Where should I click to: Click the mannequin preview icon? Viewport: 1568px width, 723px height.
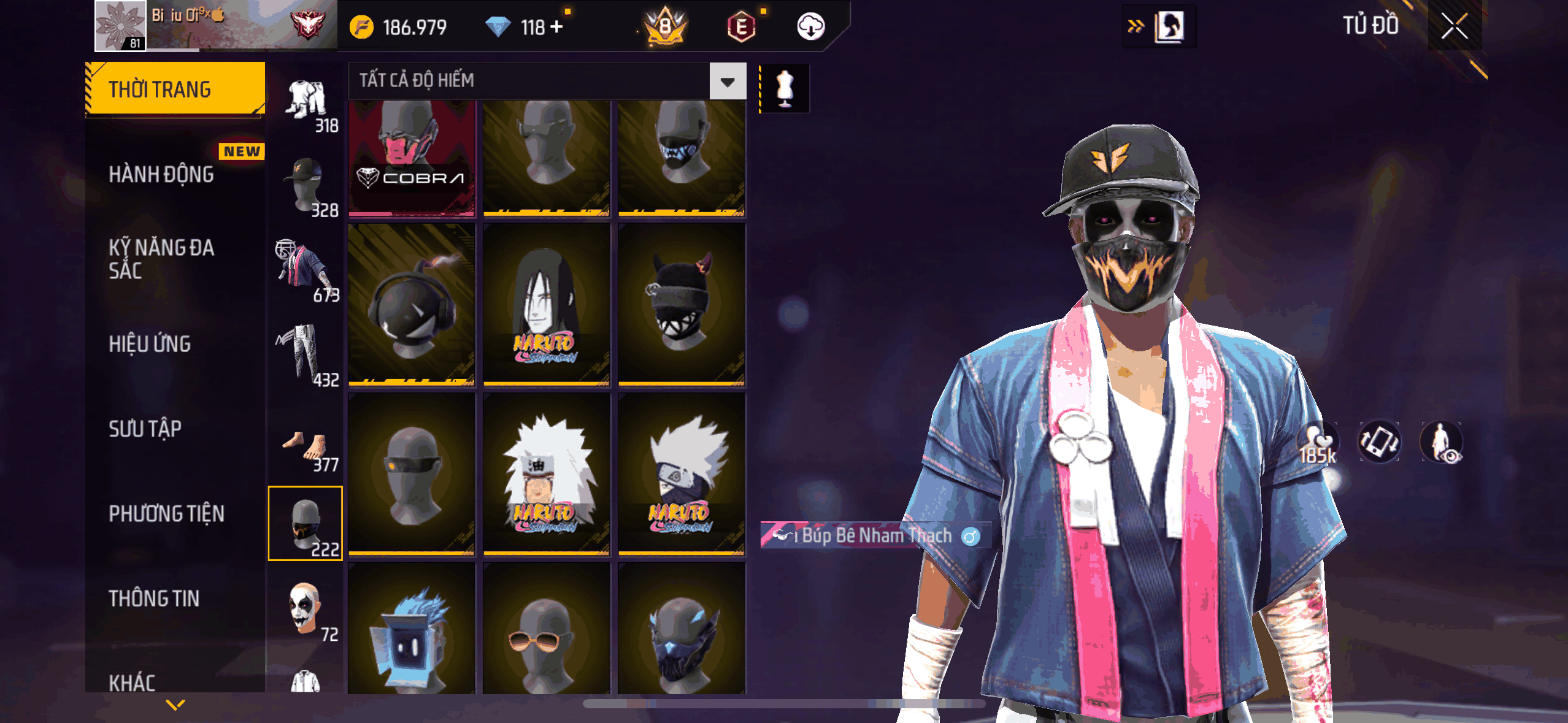pos(785,88)
